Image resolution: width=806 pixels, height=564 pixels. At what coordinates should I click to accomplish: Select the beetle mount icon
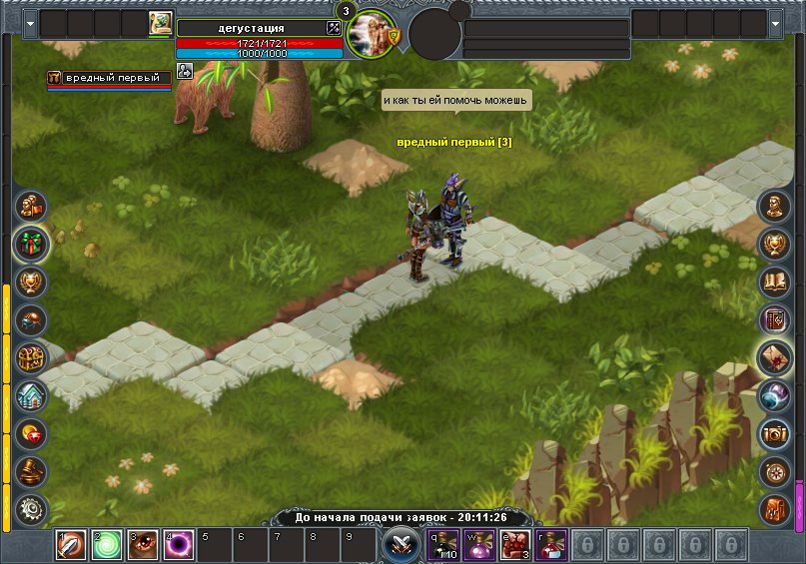tap(31, 320)
